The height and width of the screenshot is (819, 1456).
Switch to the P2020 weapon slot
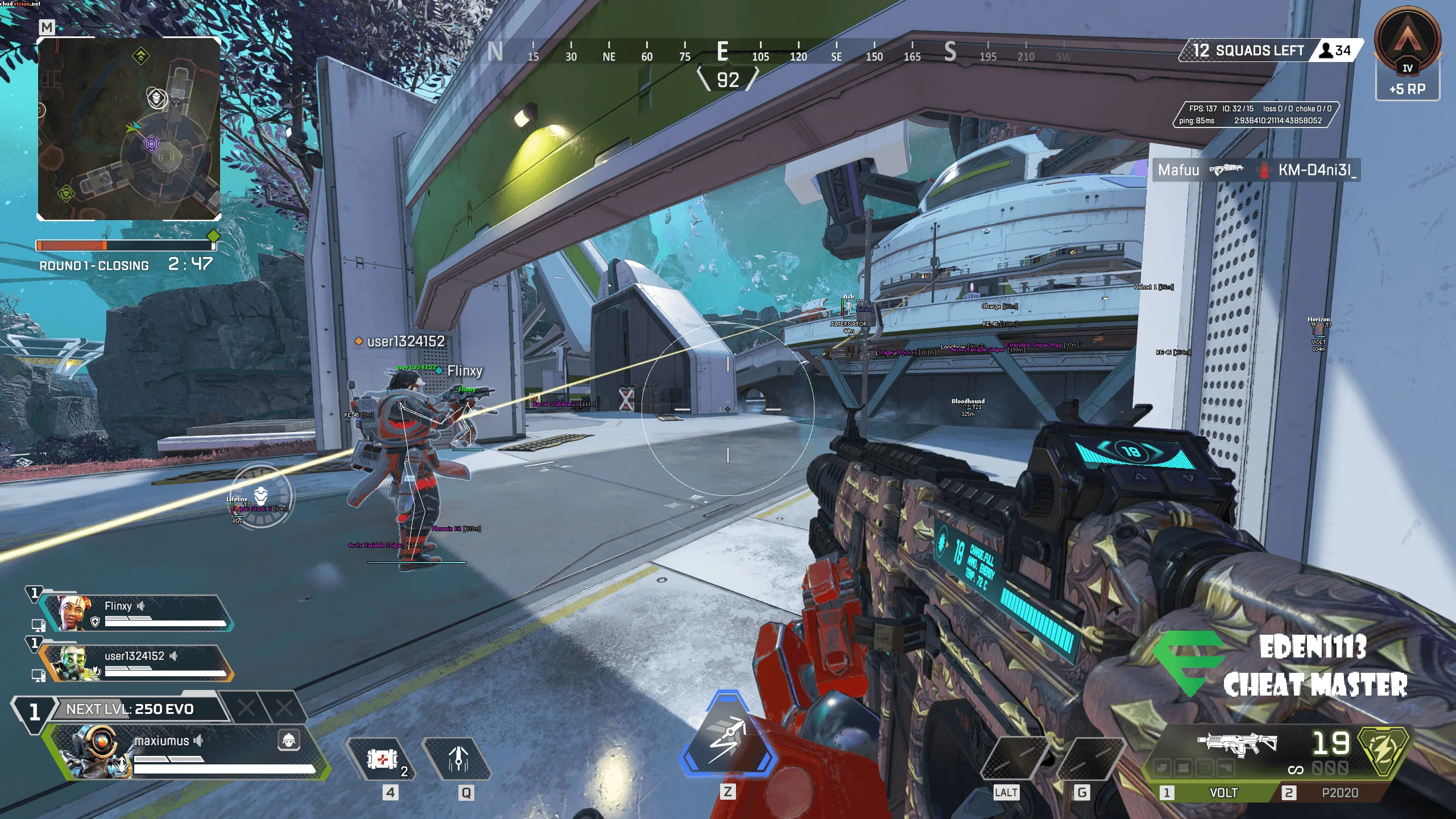coord(1339,792)
